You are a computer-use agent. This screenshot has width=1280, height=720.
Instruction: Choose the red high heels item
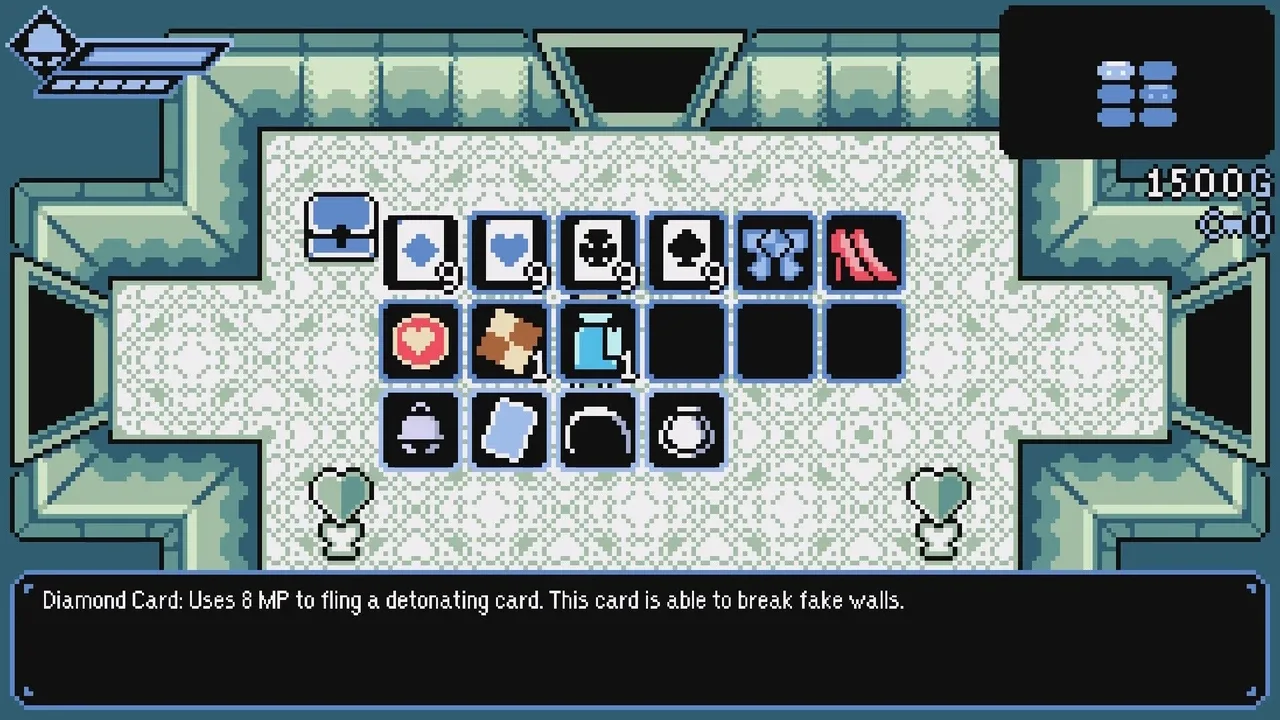coord(862,252)
